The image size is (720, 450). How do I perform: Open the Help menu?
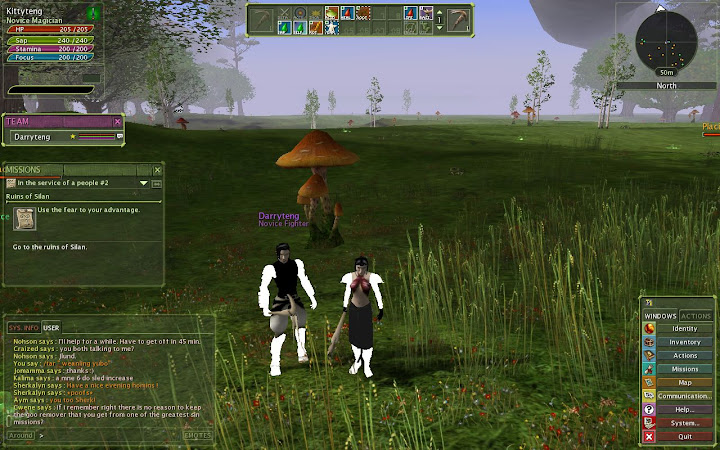[684, 409]
